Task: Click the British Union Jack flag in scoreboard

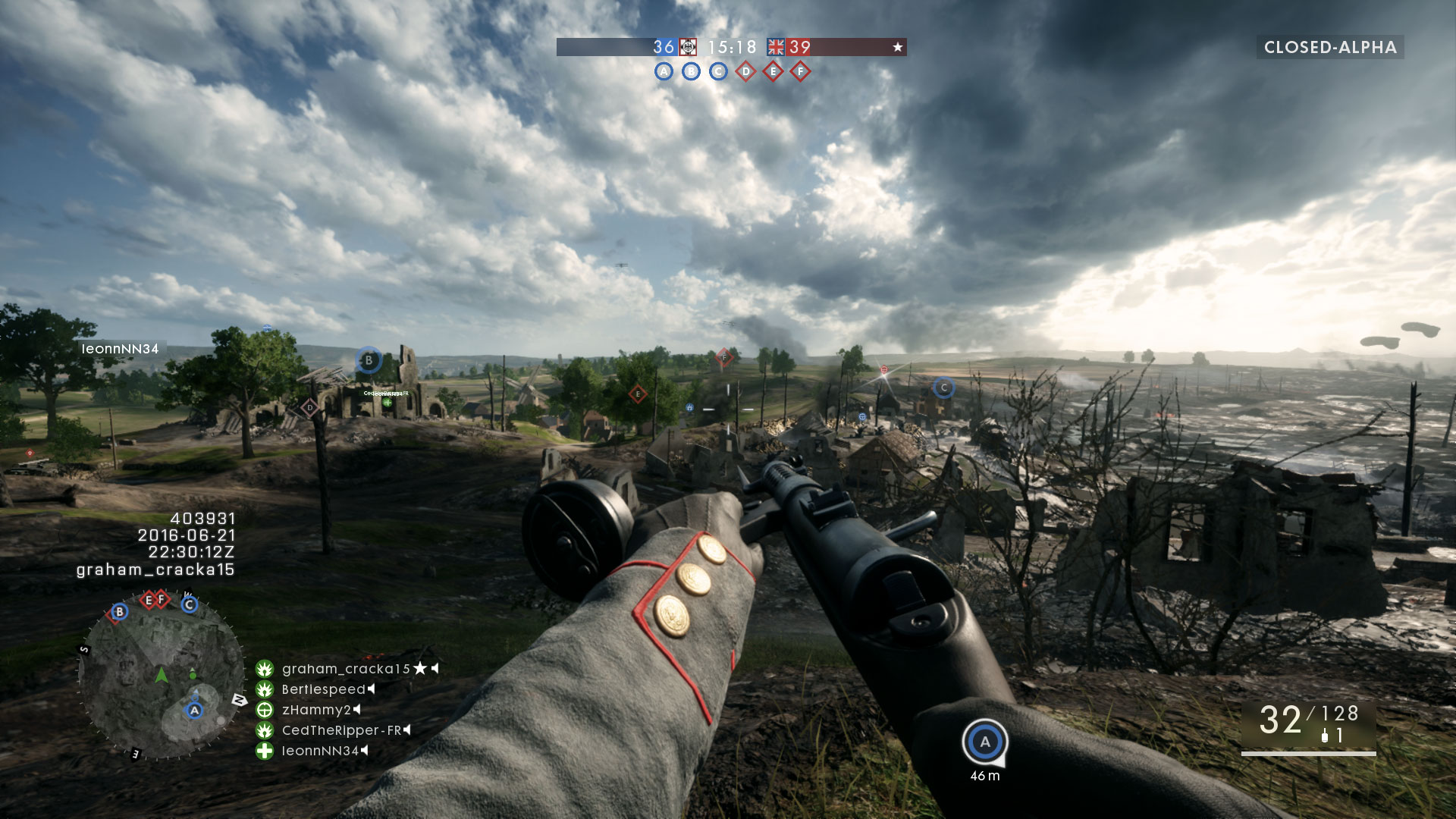Action: tap(776, 46)
